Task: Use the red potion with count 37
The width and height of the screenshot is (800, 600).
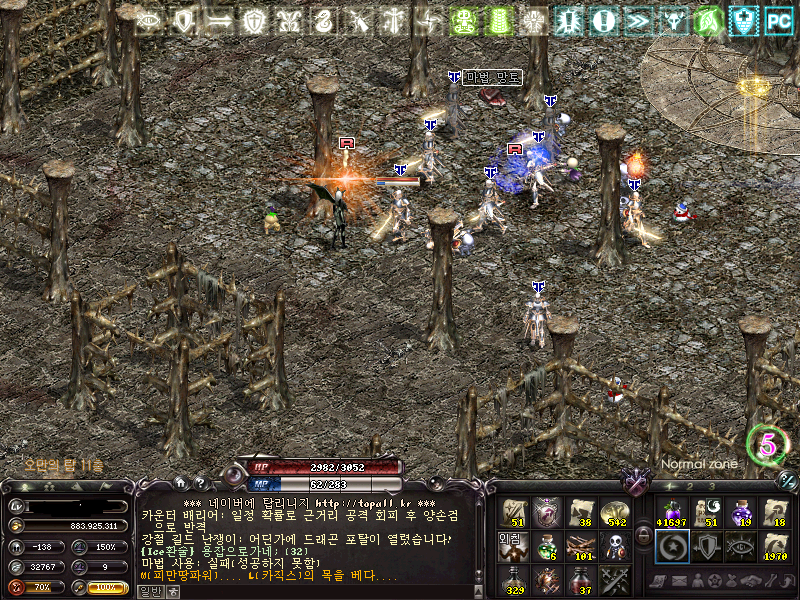Action: click(x=579, y=579)
